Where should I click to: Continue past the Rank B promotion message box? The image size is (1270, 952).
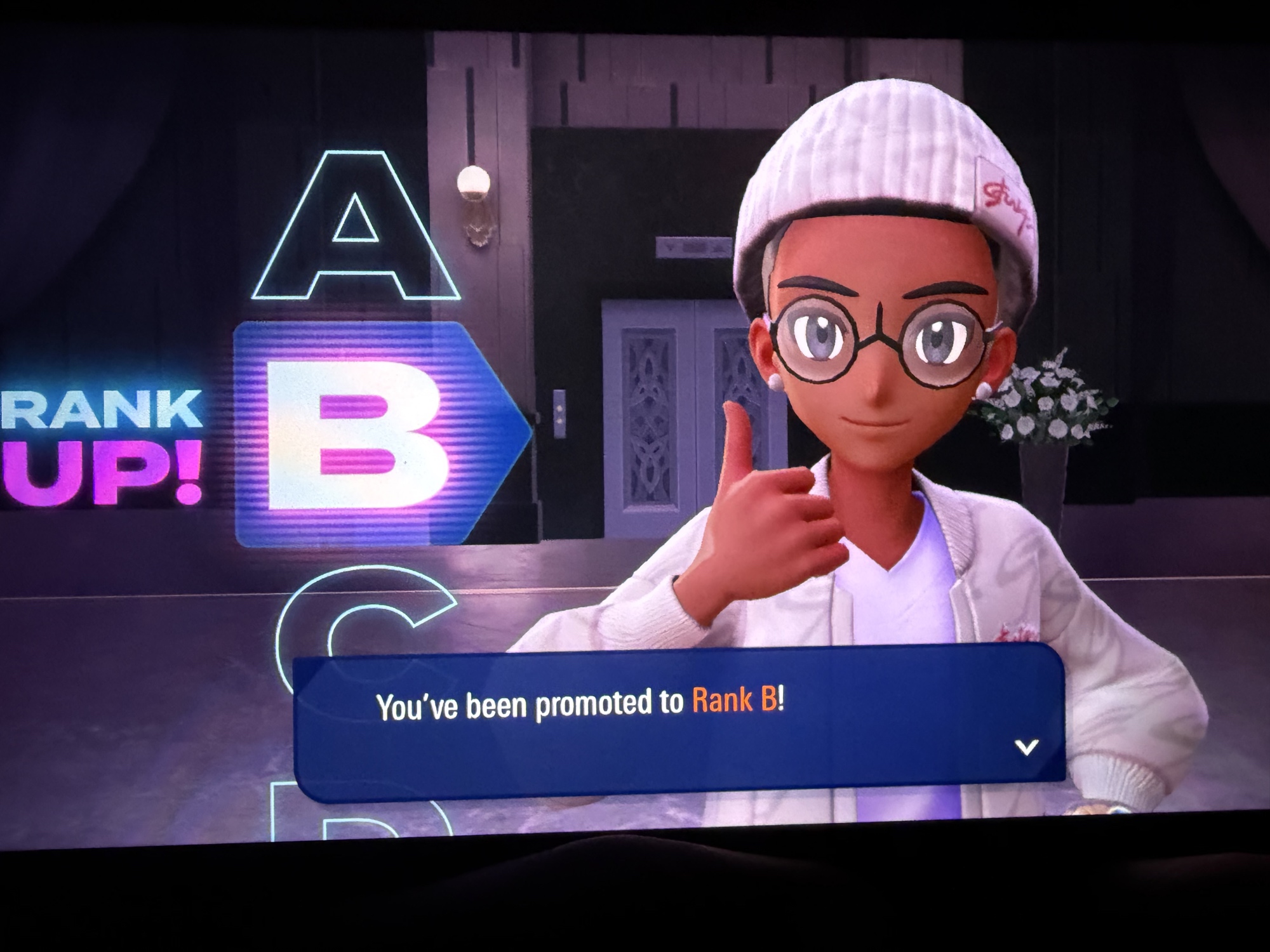[678, 724]
